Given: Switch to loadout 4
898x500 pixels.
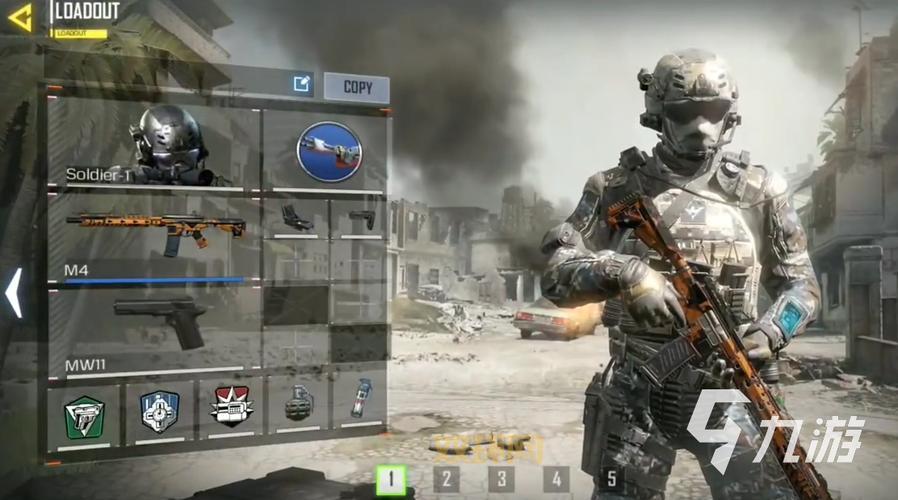Looking at the screenshot, I should 556,480.
